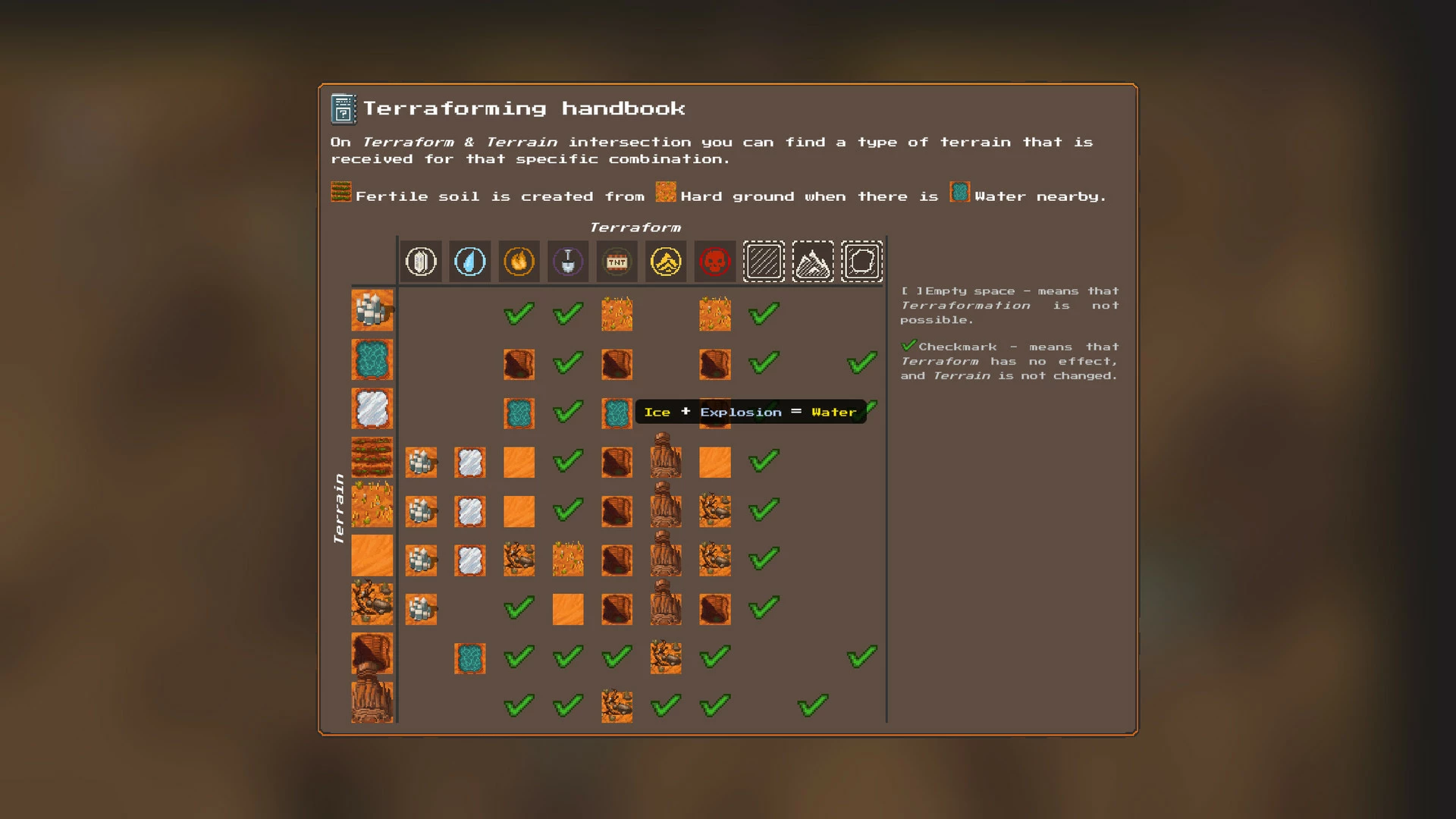Select the TNT explosion terraform icon
This screenshot has width=1456, height=819.
tap(617, 262)
